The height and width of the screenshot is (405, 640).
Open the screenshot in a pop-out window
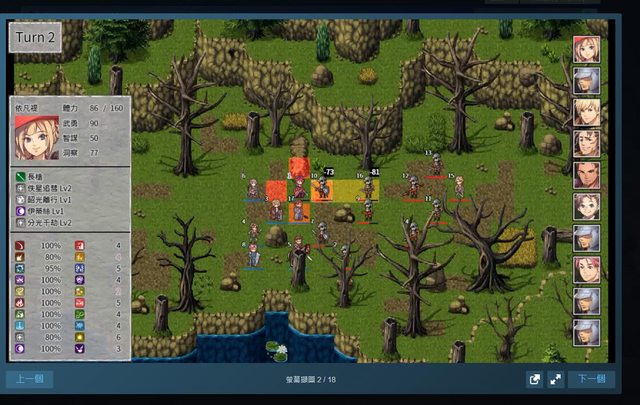535,379
